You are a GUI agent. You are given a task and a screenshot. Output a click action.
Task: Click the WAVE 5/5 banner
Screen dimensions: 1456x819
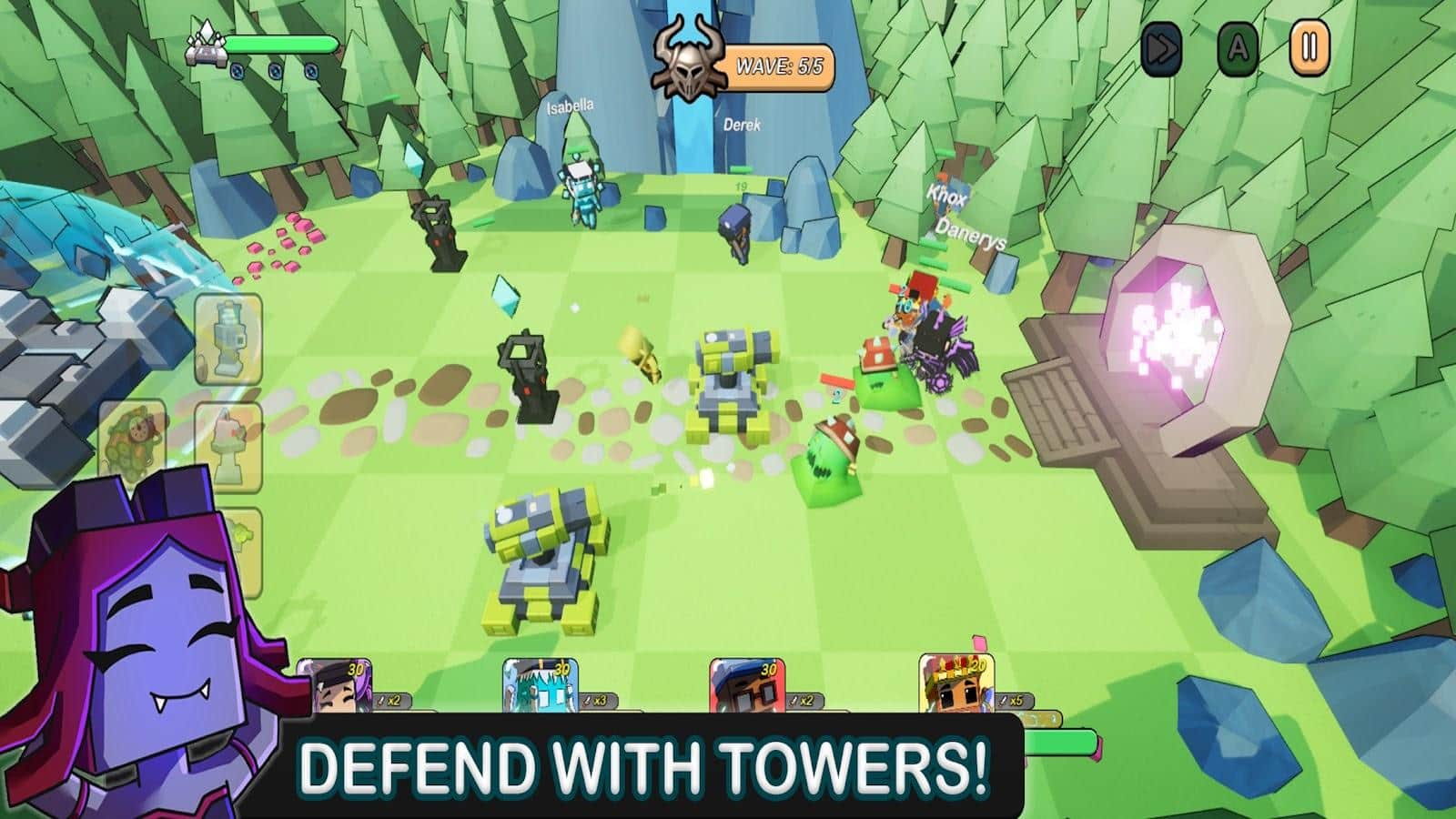[x=781, y=64]
